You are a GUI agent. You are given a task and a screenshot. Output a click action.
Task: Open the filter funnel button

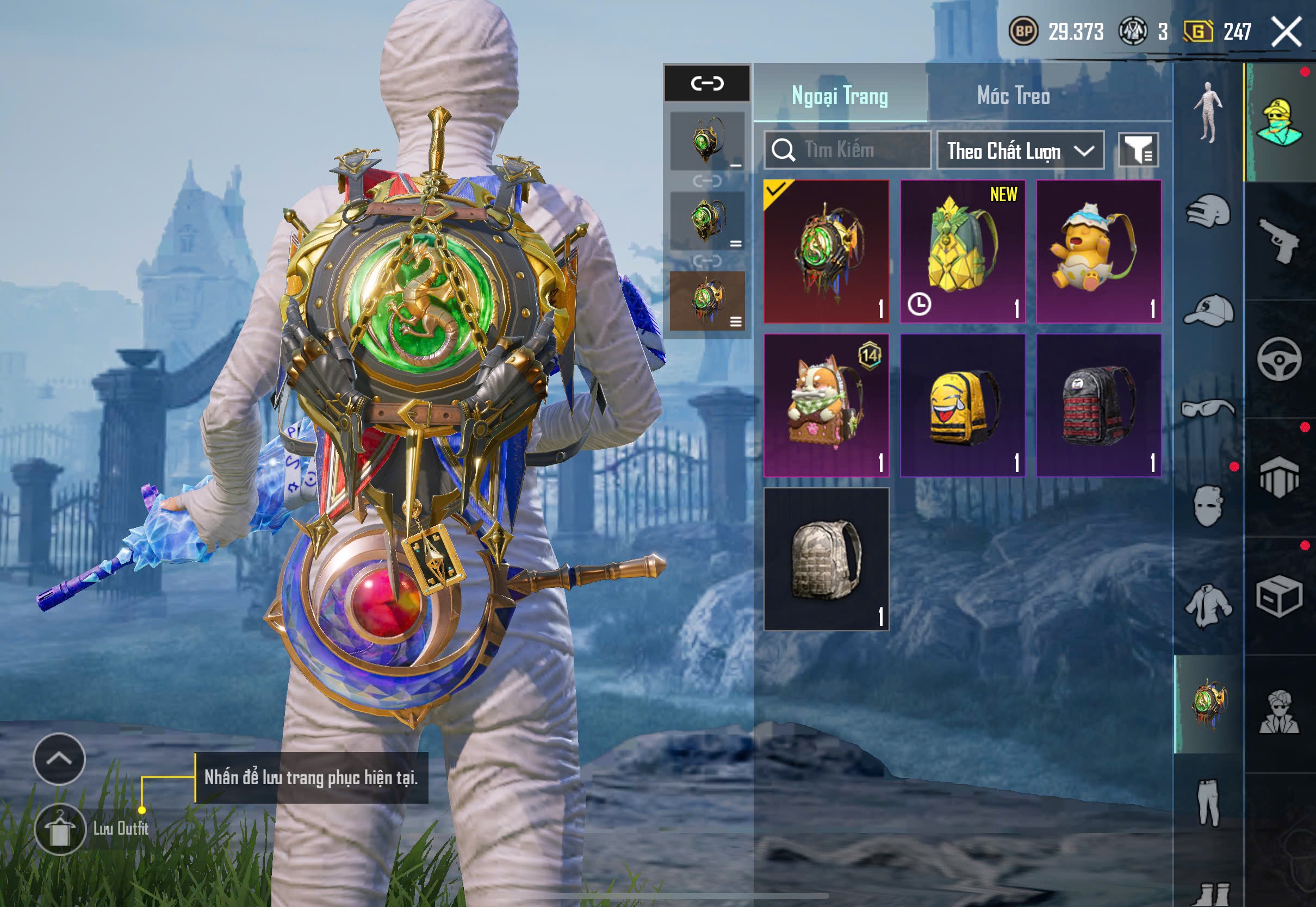tap(1138, 150)
